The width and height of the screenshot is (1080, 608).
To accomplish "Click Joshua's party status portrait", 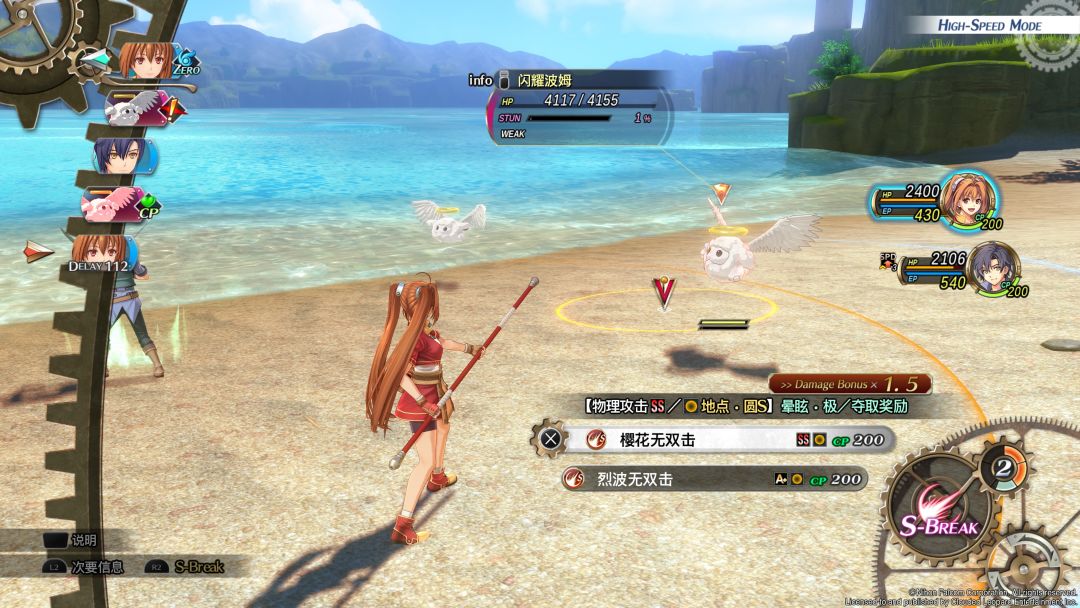I will click(x=992, y=267).
